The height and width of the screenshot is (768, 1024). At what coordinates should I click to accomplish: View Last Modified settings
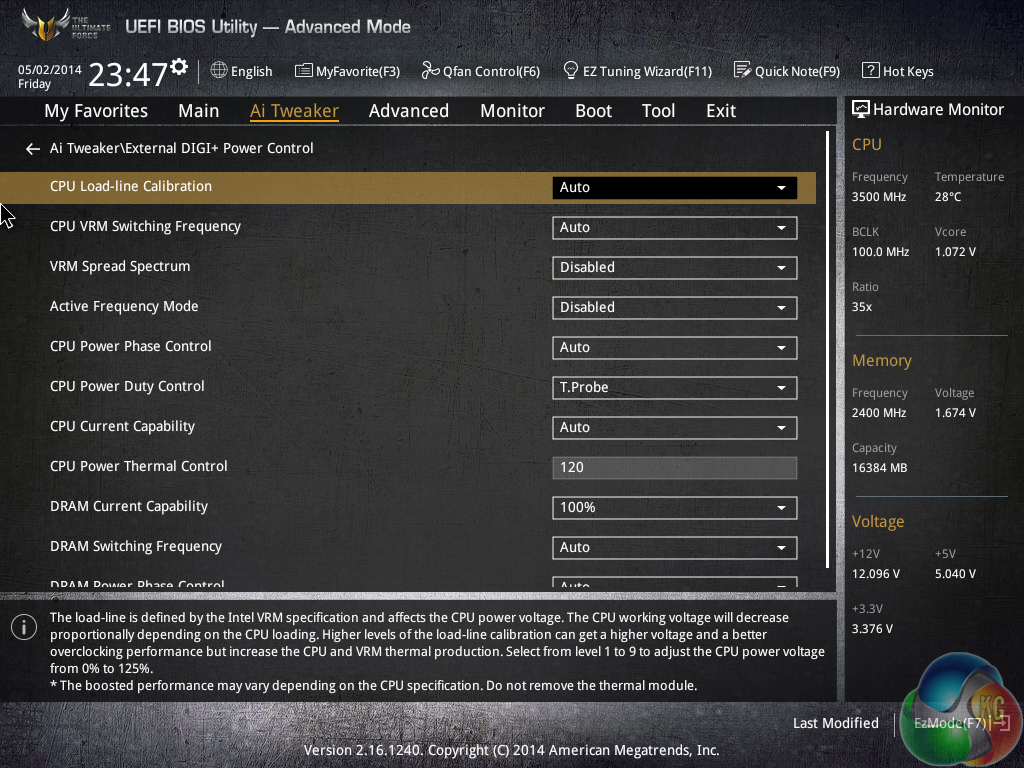pos(835,723)
